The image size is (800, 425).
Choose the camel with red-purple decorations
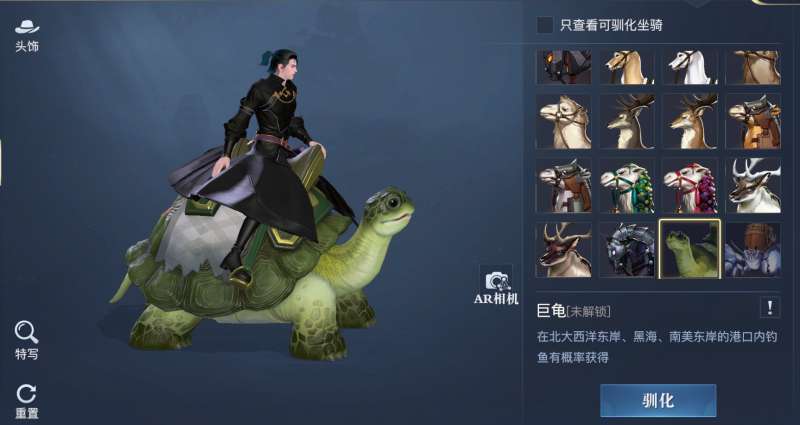tap(690, 185)
